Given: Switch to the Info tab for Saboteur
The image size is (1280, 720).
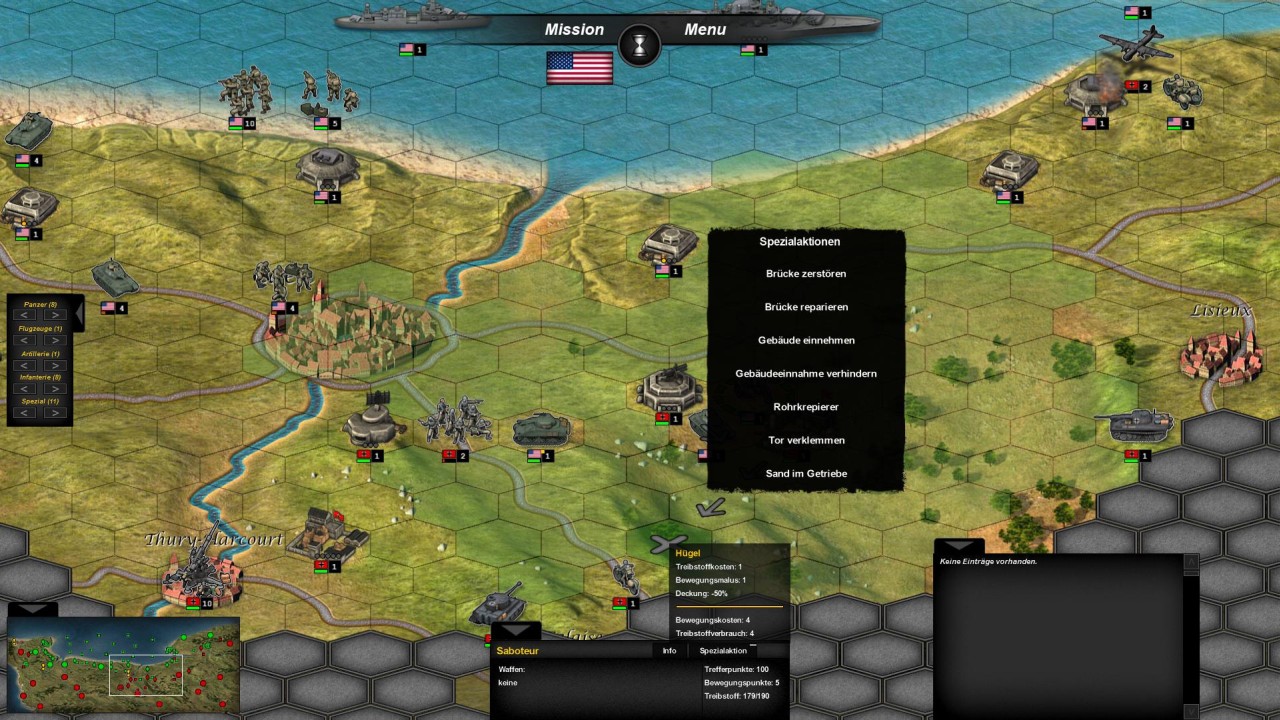Looking at the screenshot, I should (669, 651).
